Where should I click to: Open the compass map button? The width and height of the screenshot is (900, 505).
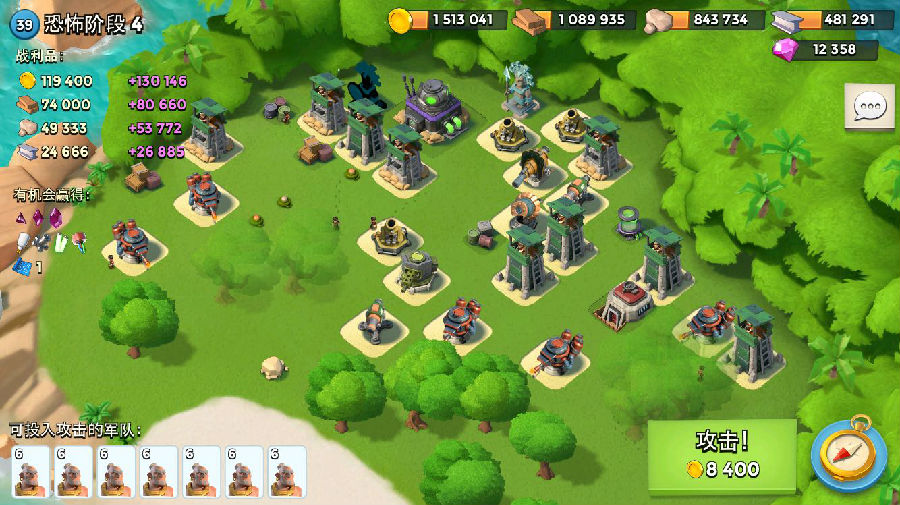click(x=846, y=455)
